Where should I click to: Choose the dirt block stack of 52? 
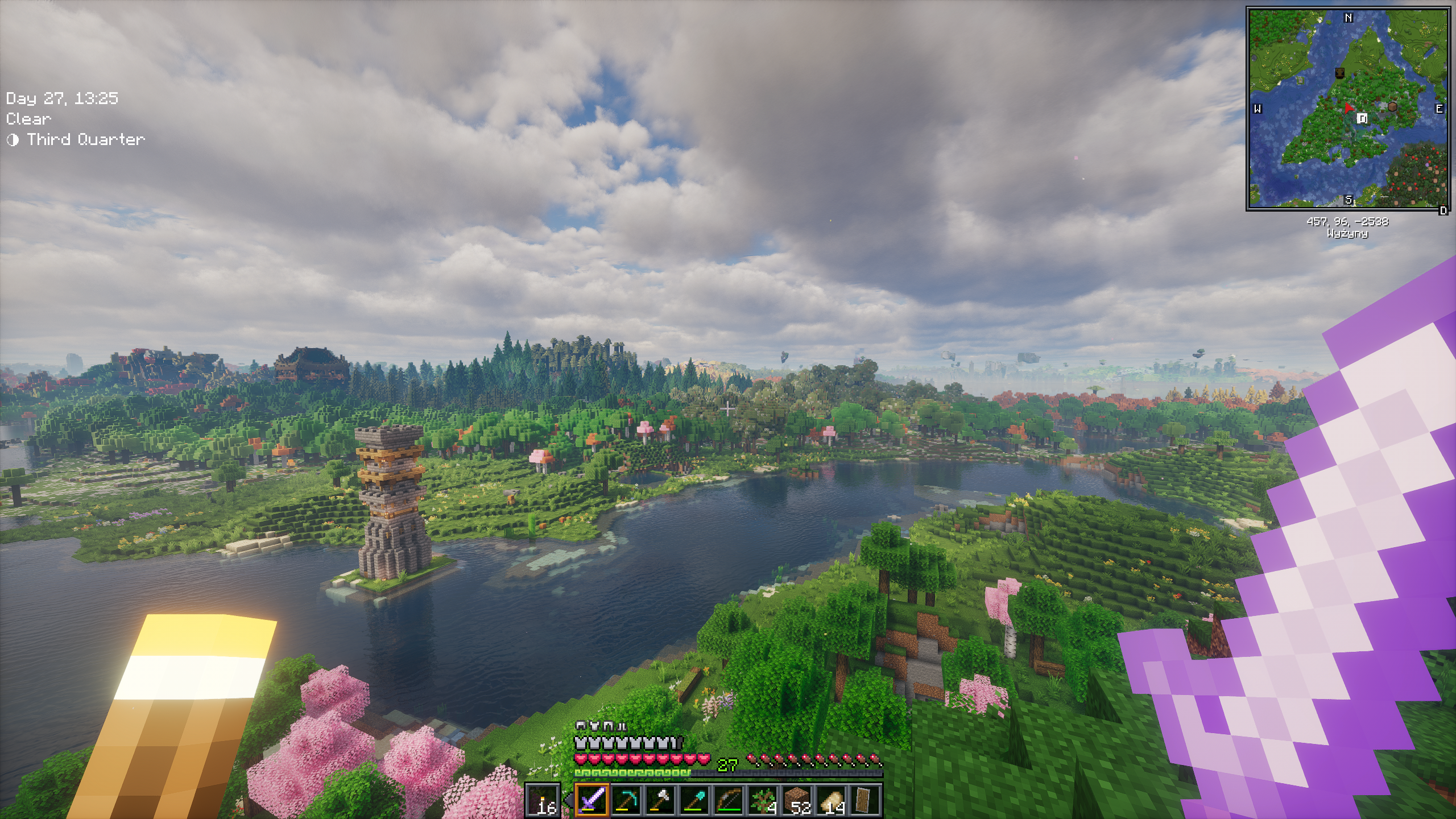click(797, 800)
